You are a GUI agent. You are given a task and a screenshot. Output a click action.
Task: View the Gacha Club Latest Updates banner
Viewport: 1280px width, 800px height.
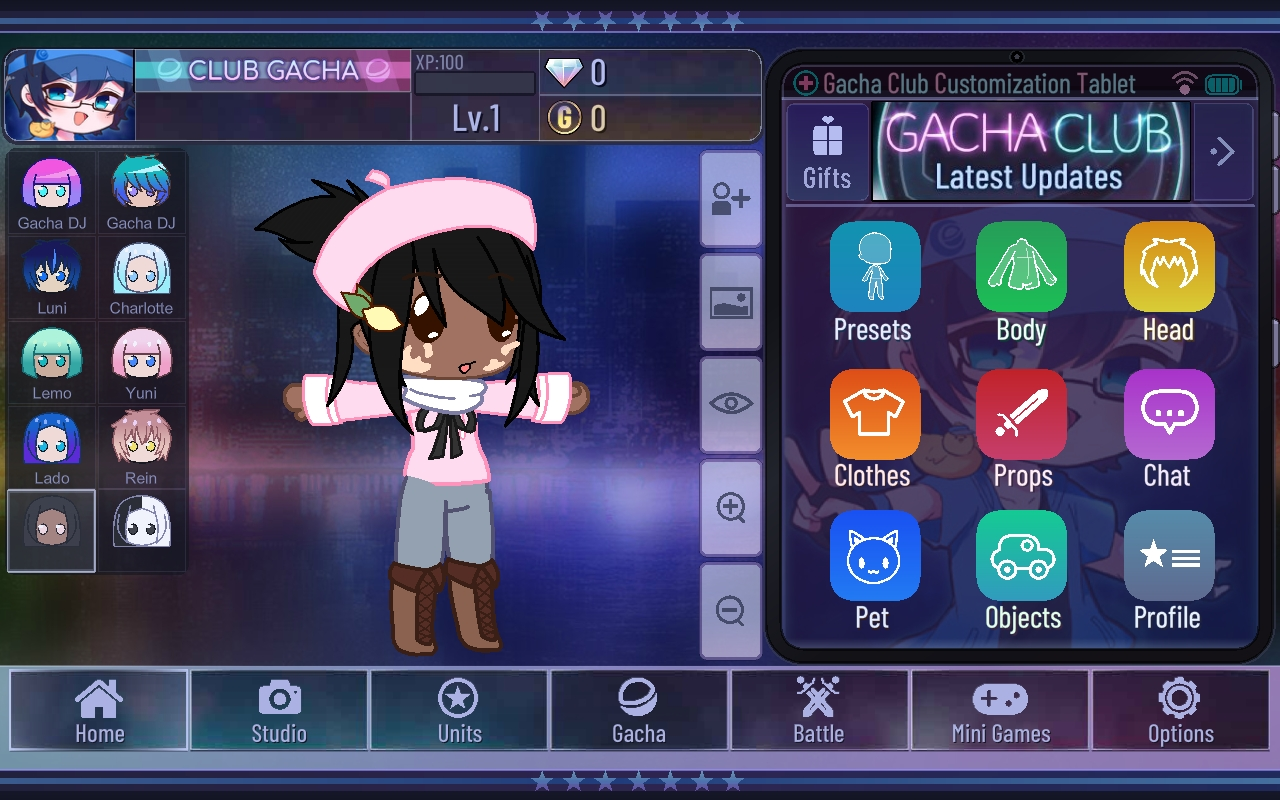tap(1030, 152)
